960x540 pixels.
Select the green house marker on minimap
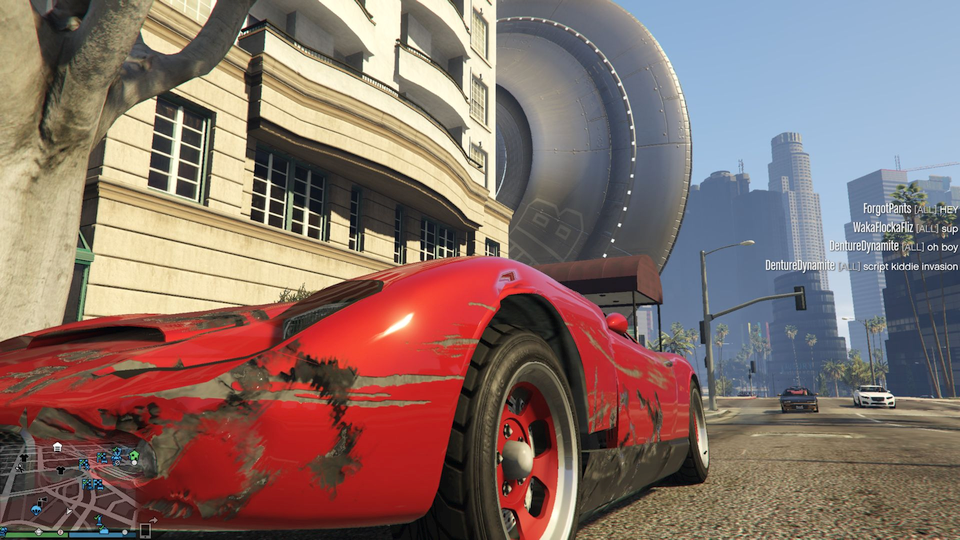(x=134, y=455)
